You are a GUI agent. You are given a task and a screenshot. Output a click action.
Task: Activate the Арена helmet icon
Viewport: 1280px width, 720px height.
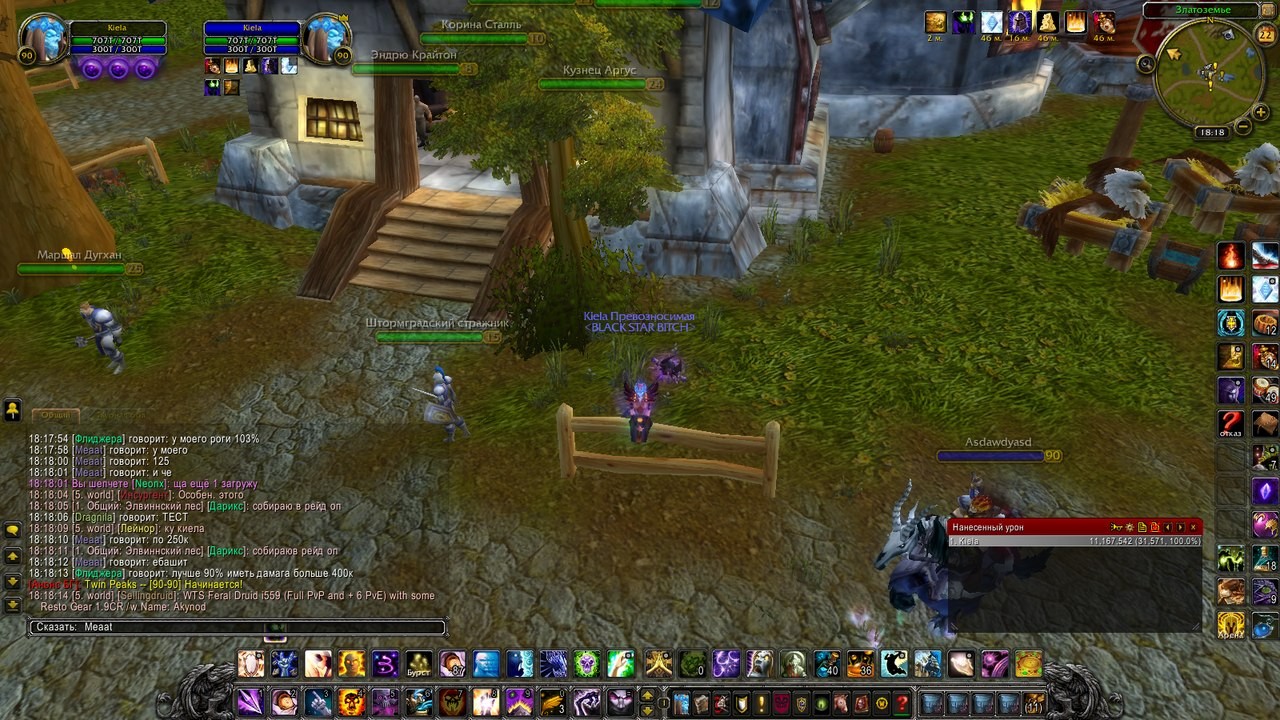[1231, 625]
